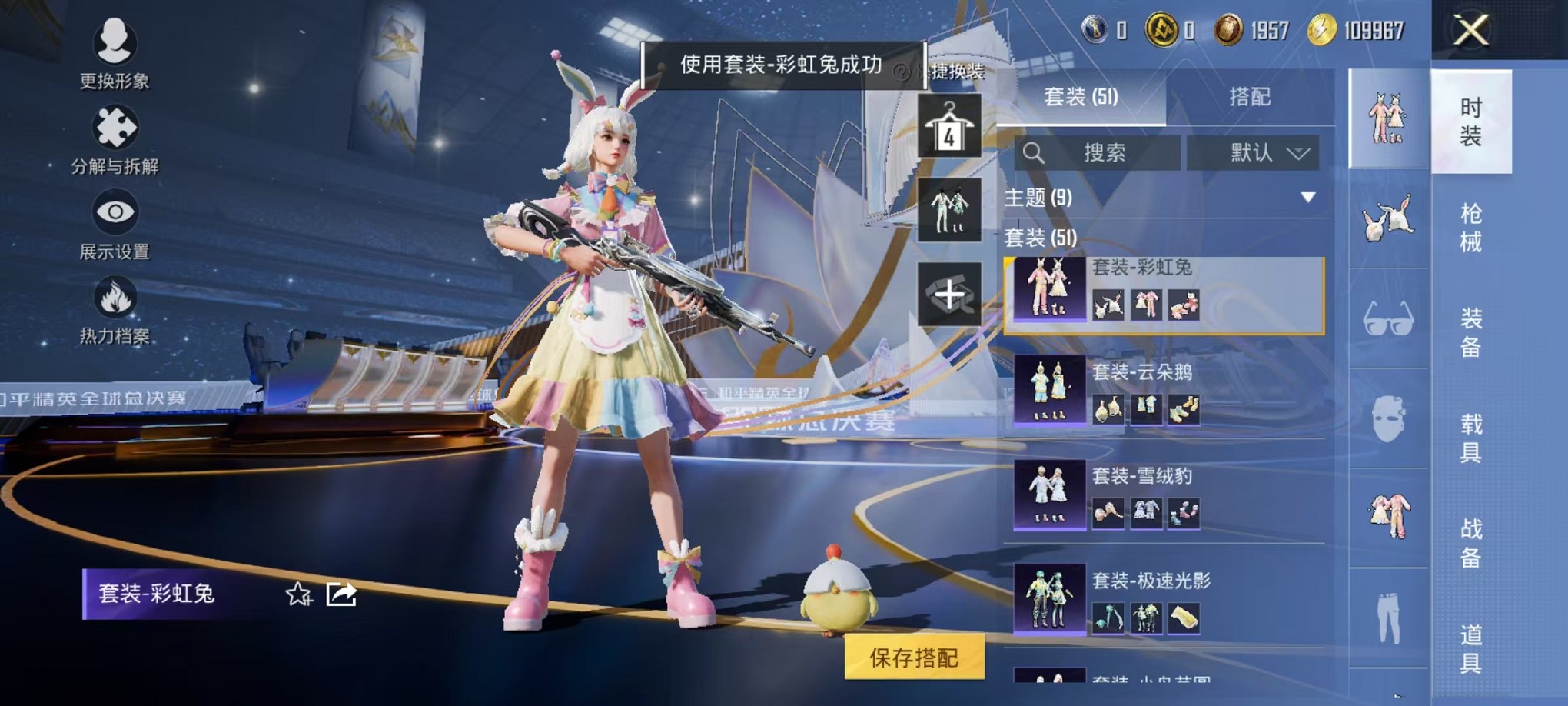This screenshot has height=706, width=1568.
Task: Open the hanger quick-change icon showing 4
Action: click(x=949, y=127)
